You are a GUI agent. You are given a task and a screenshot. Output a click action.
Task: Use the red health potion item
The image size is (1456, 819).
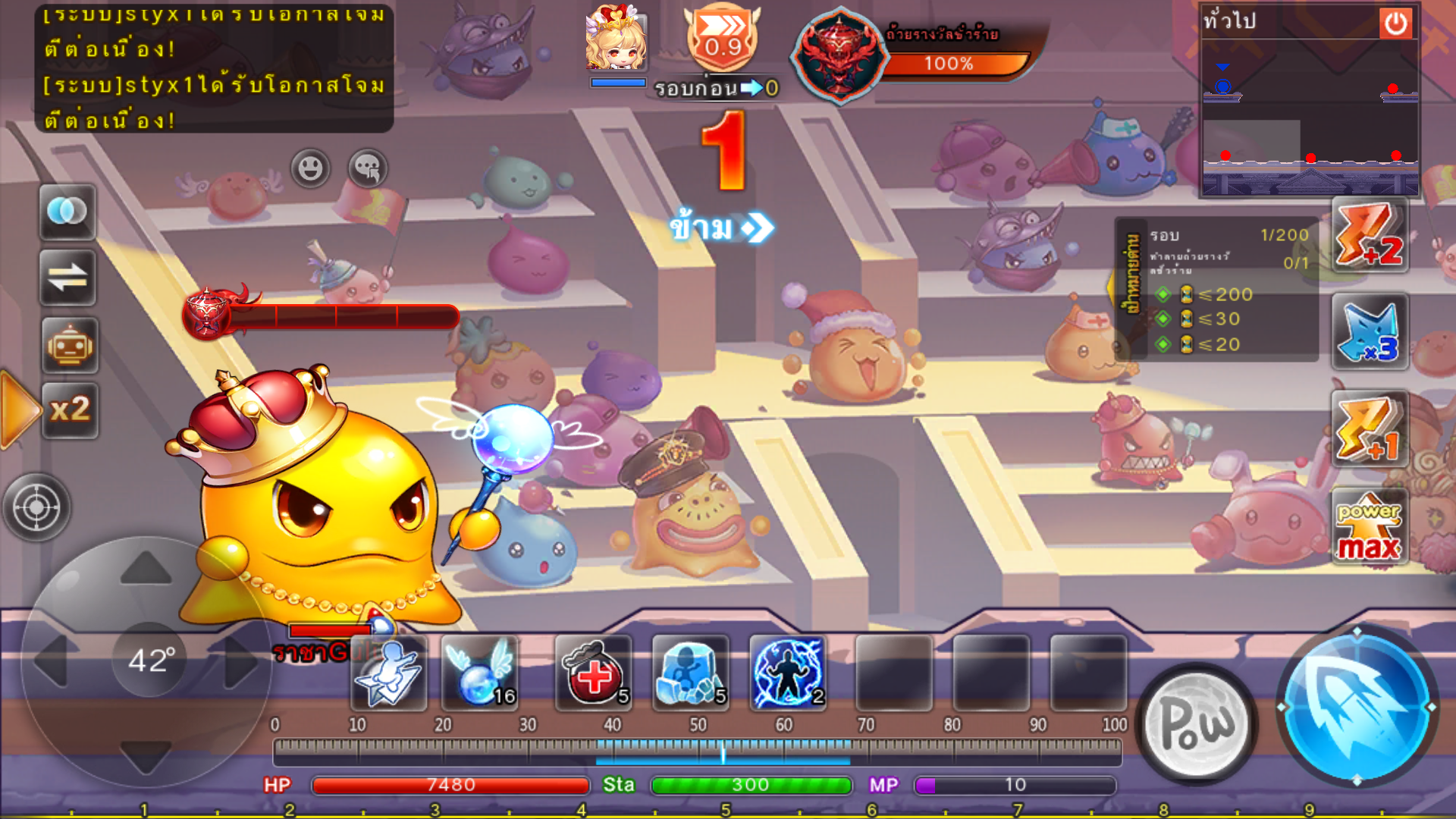(x=594, y=673)
